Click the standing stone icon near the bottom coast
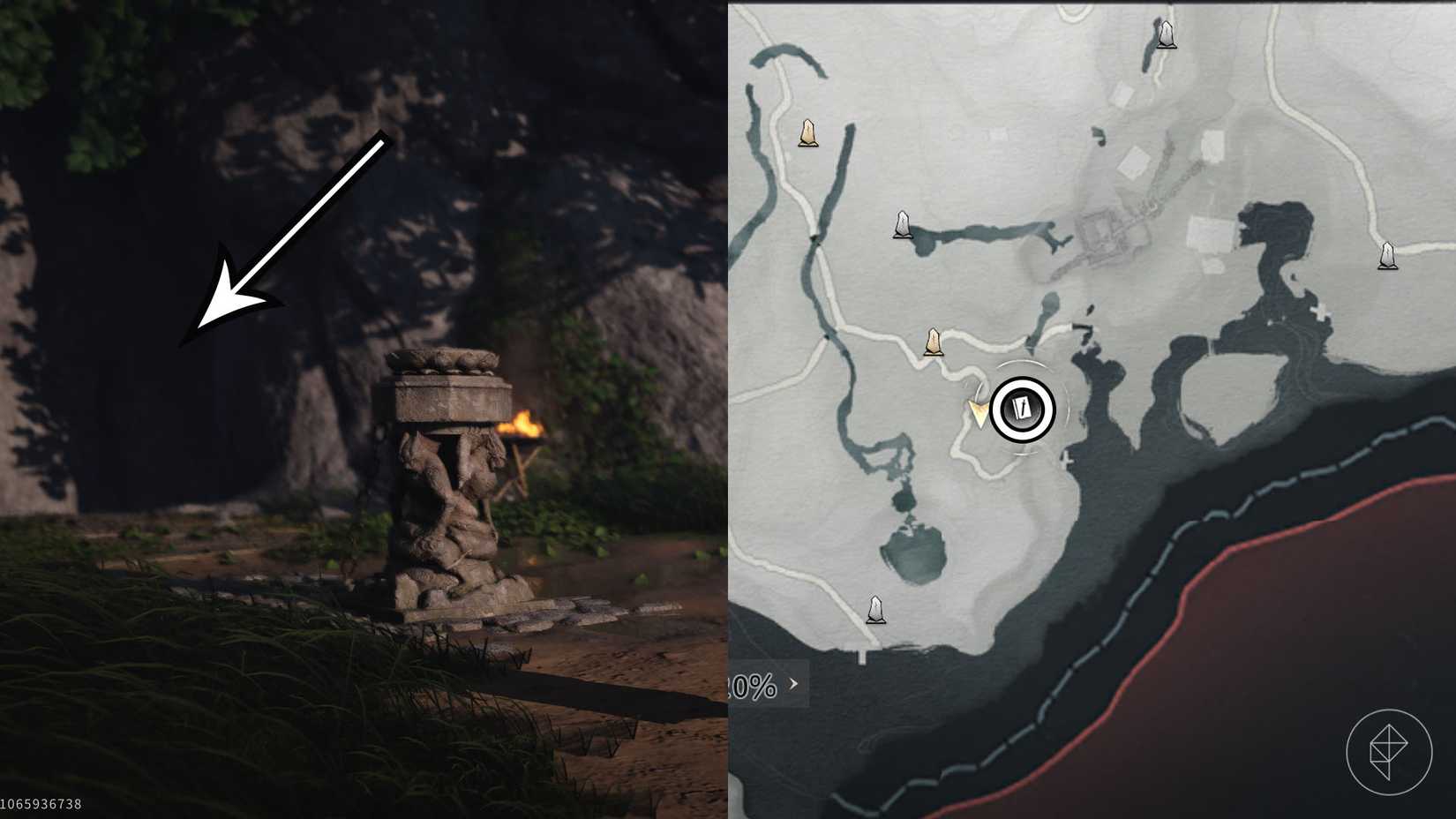Viewport: 1456px width, 819px height. click(876, 609)
